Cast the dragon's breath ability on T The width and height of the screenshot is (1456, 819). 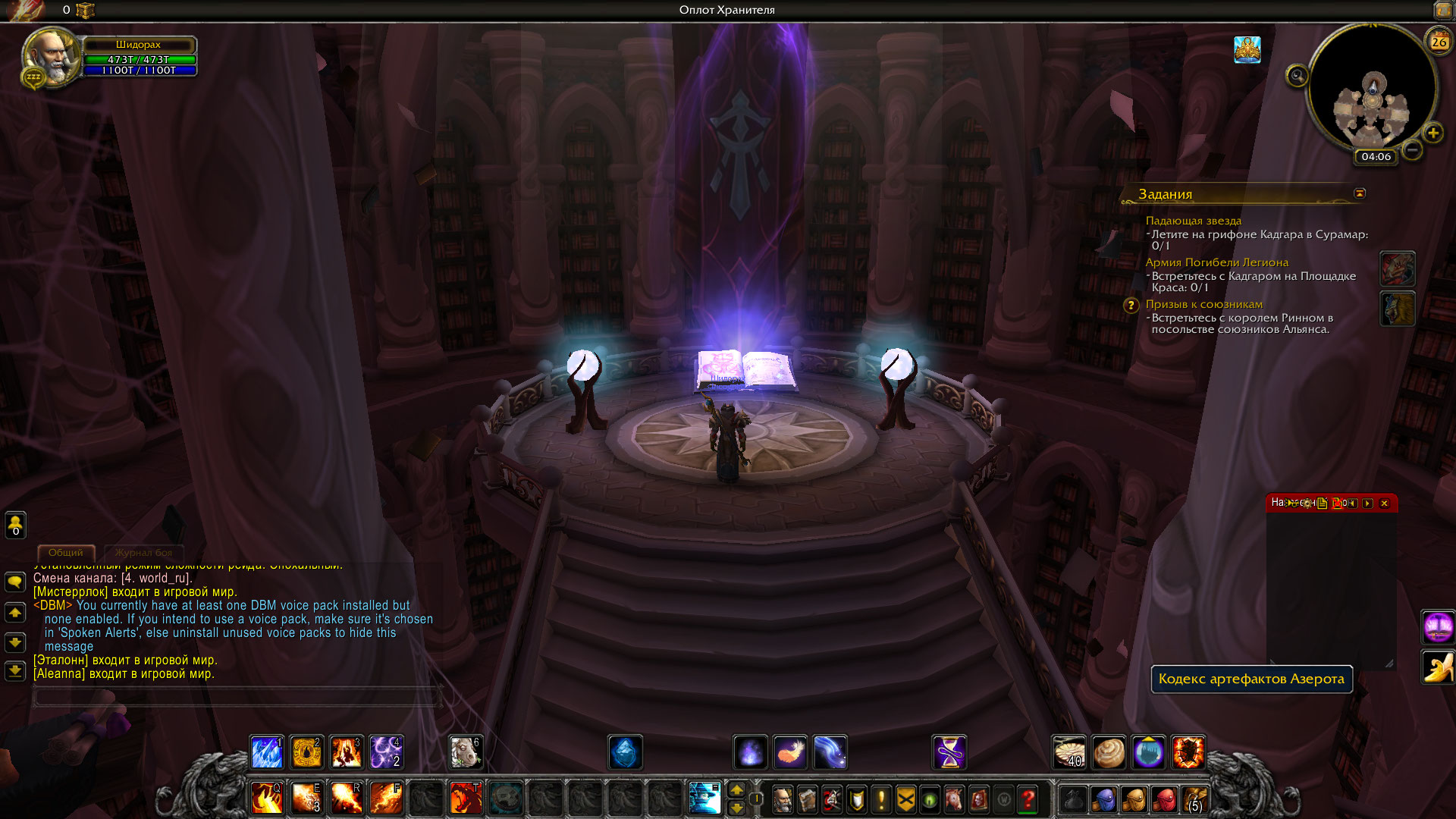(466, 799)
